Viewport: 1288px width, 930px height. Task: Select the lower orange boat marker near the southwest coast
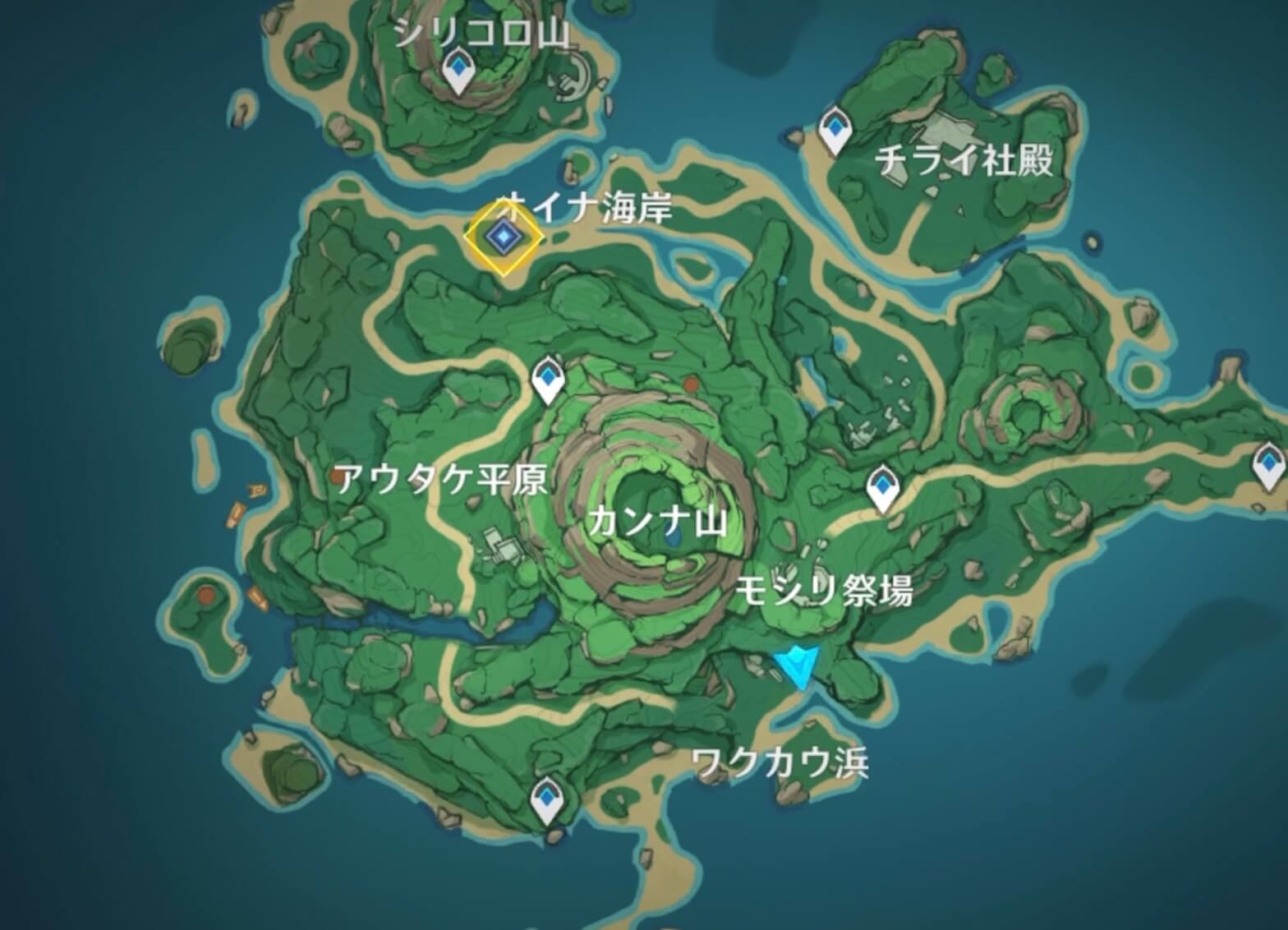(256, 596)
